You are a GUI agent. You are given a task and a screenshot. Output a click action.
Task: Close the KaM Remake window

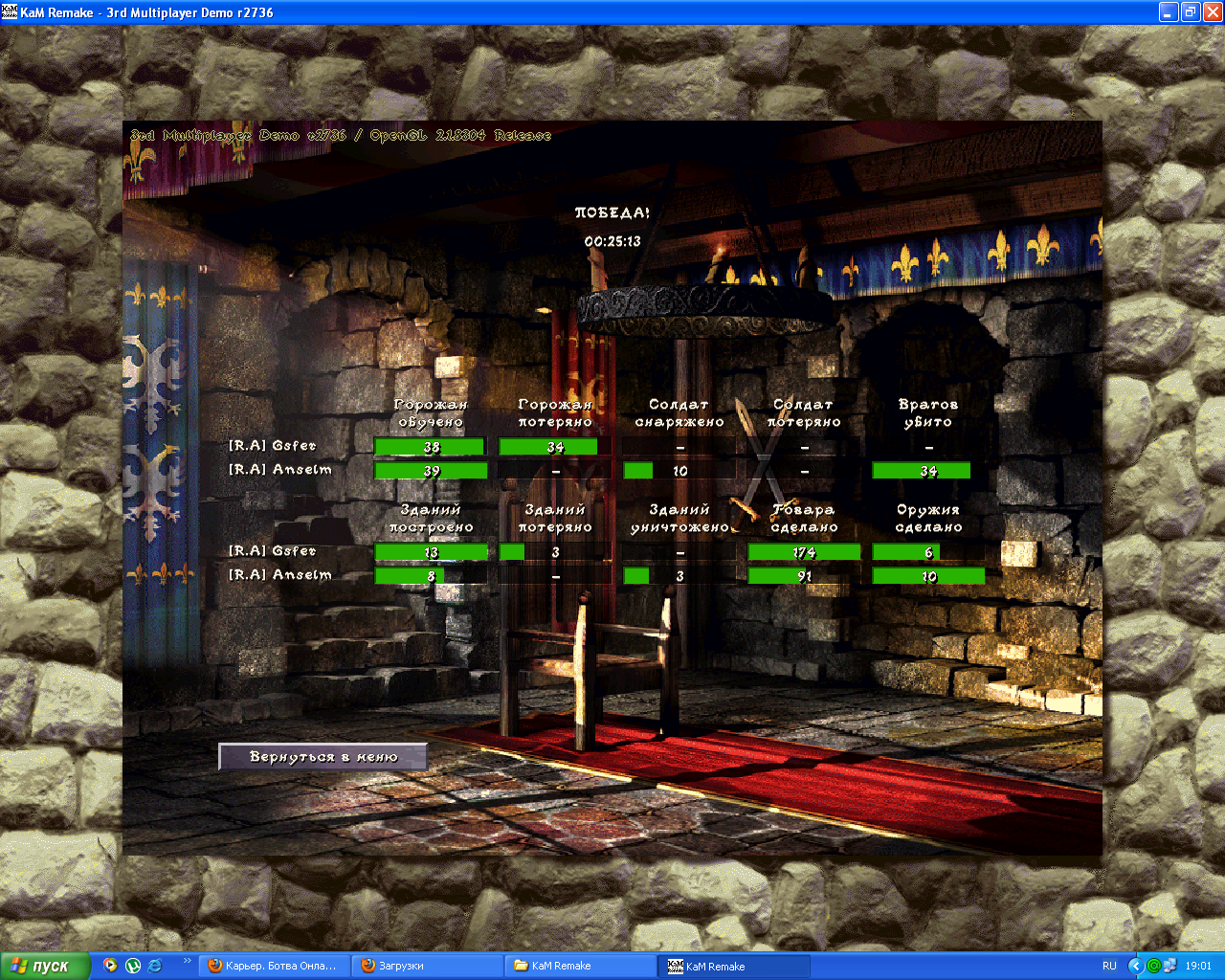tap(1212, 12)
